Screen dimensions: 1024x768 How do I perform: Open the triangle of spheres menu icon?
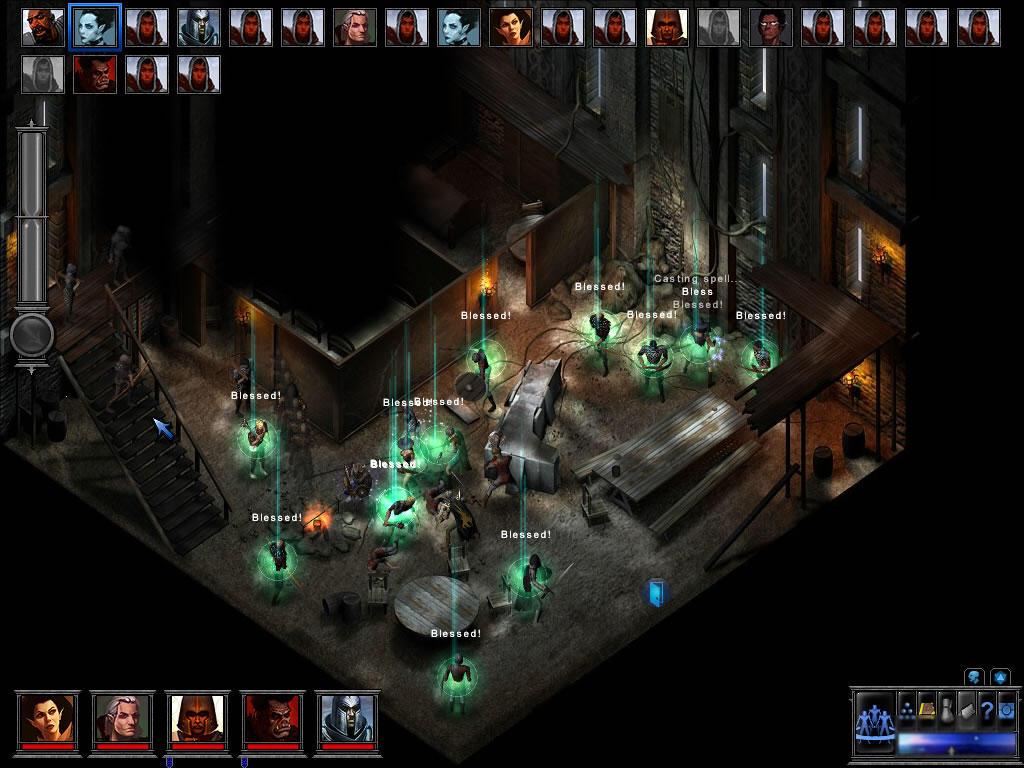click(x=907, y=709)
